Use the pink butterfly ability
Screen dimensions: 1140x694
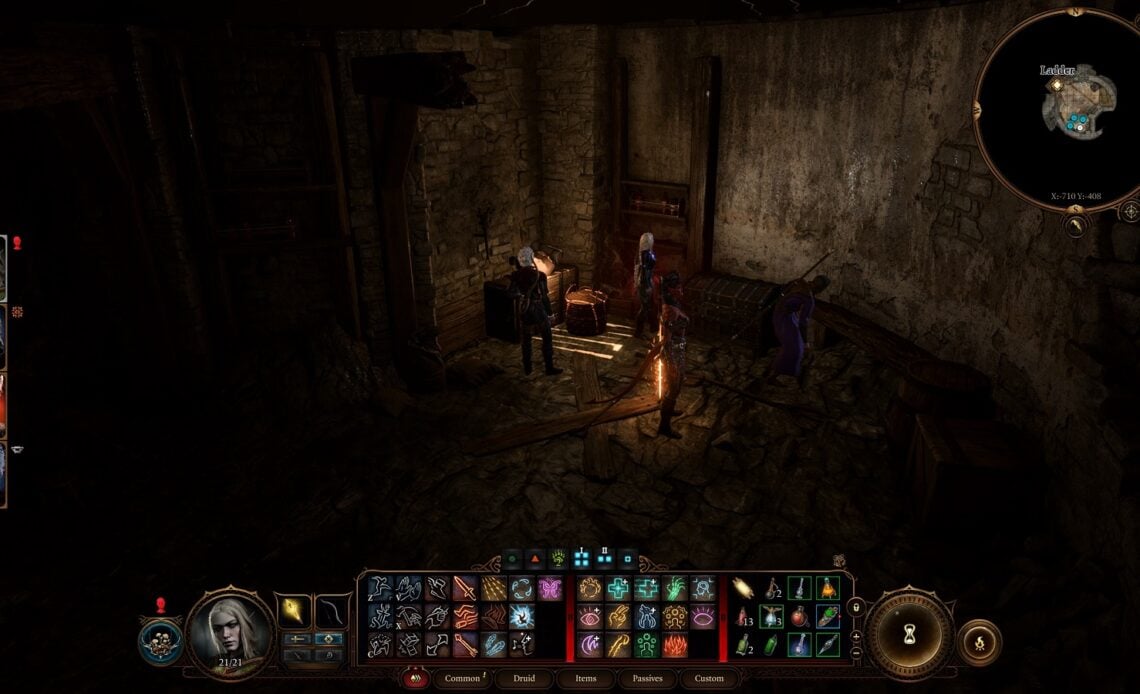[x=550, y=588]
